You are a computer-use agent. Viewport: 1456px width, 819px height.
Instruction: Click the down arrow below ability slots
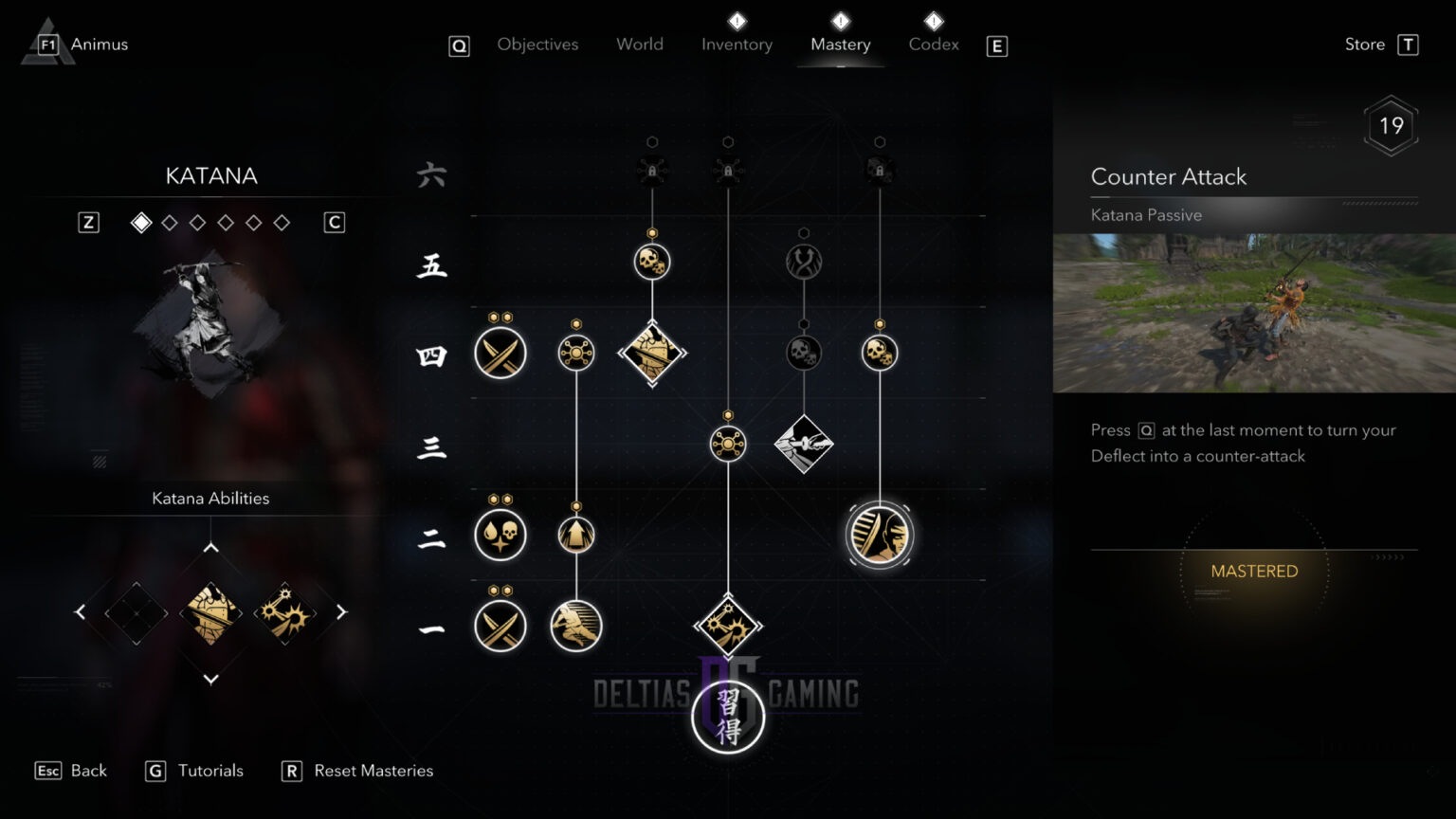(210, 679)
